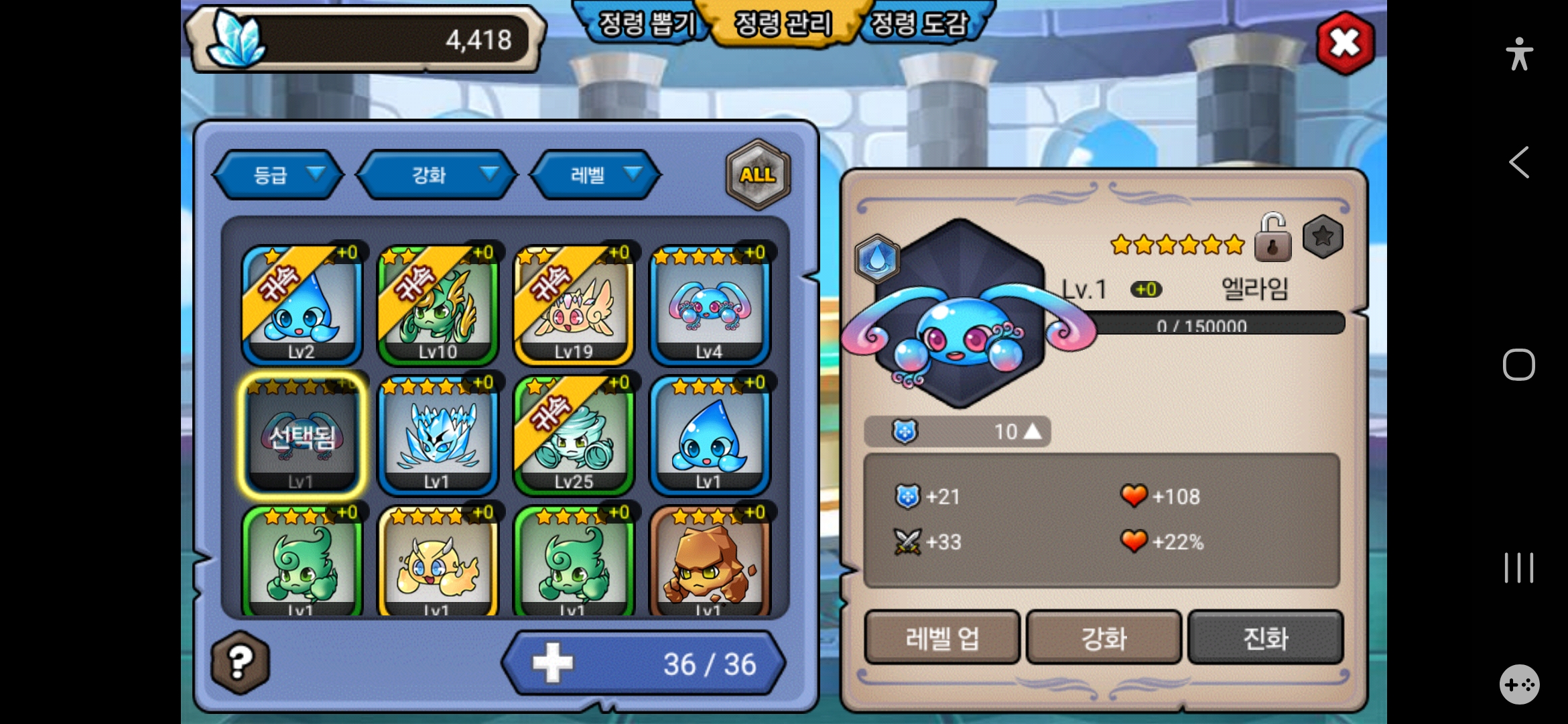Close the spirit management screen
Viewport: 1568px width, 724px height.
[1345, 44]
